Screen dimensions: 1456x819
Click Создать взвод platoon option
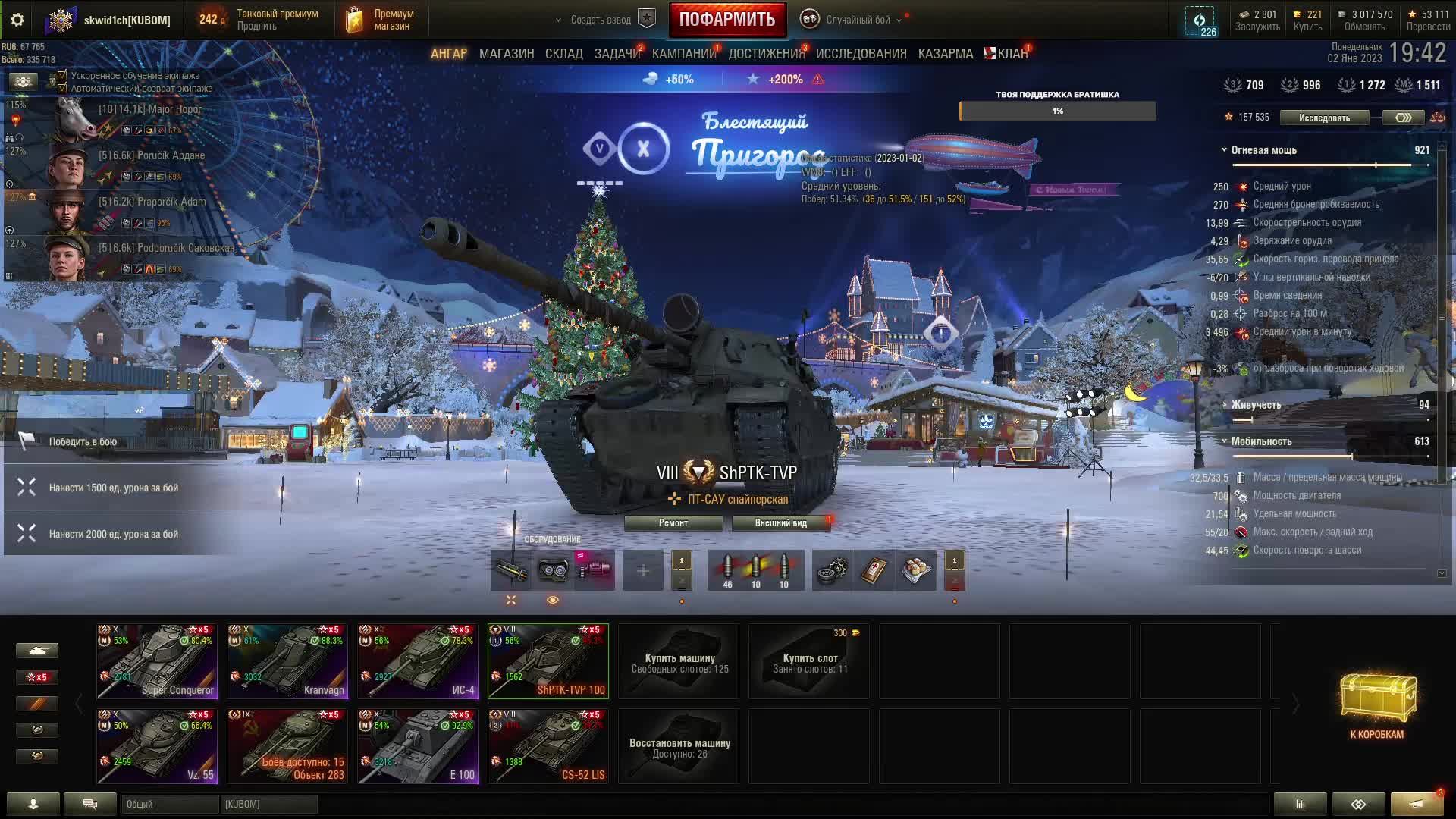click(x=601, y=20)
